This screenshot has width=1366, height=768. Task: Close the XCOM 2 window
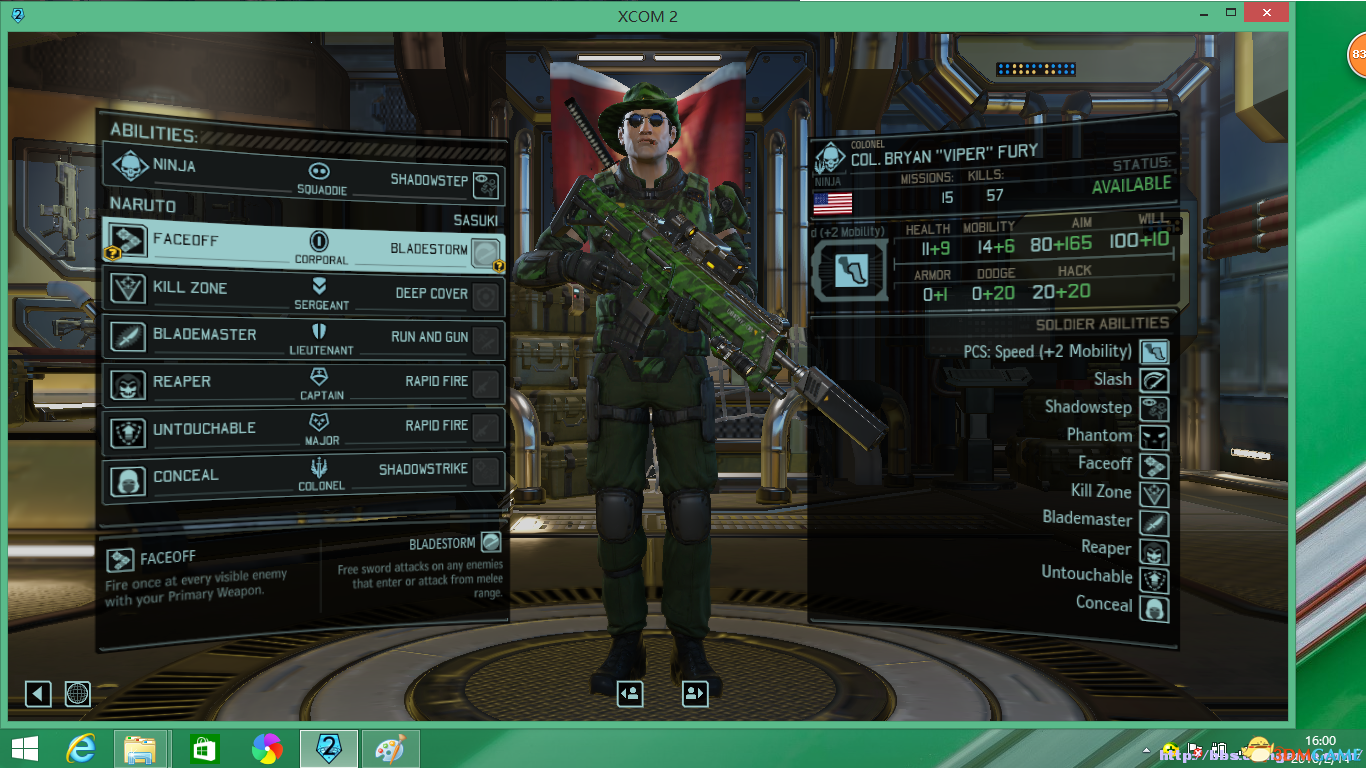tap(1266, 13)
